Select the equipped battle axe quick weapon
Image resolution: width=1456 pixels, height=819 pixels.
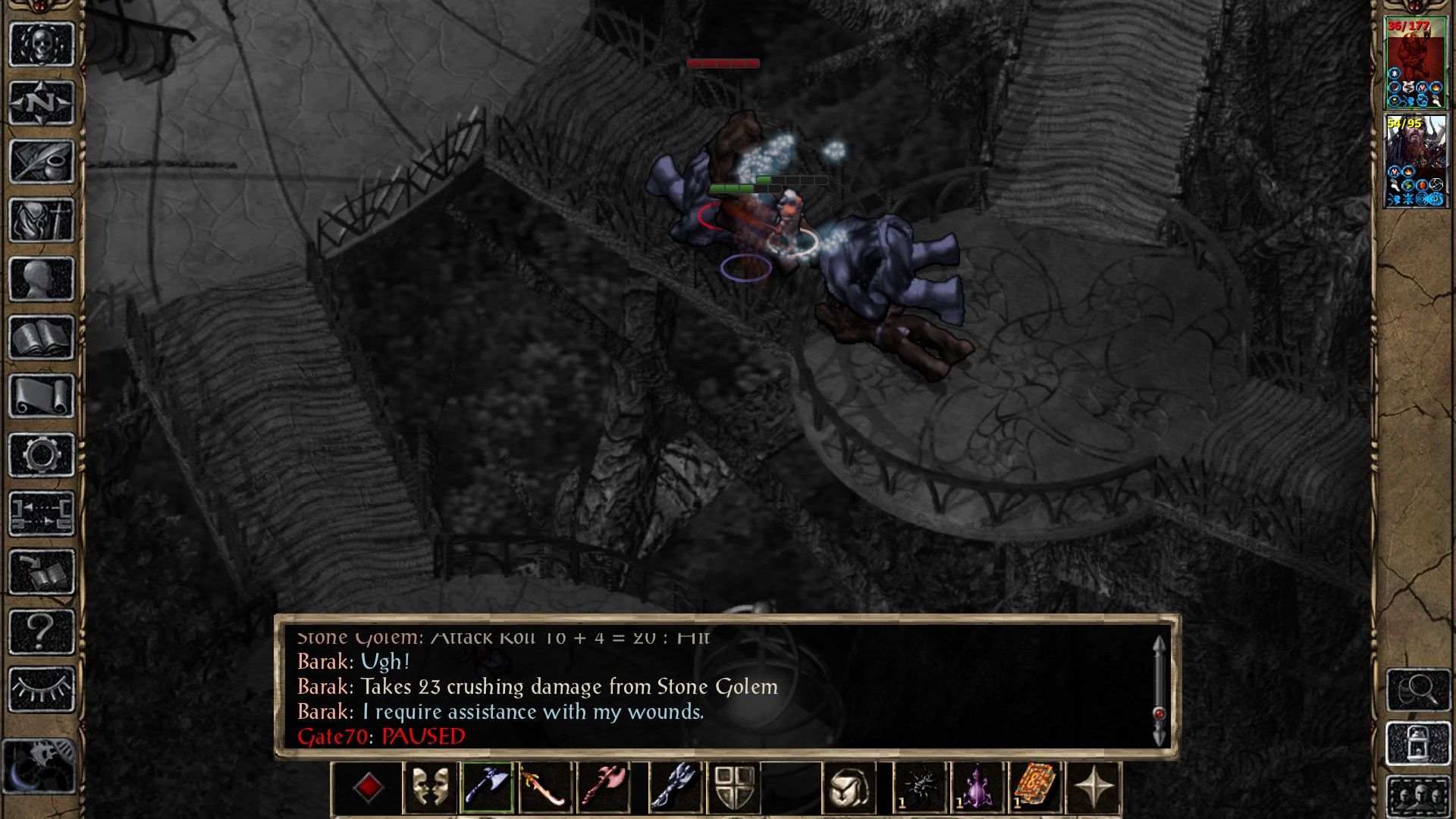(486, 786)
